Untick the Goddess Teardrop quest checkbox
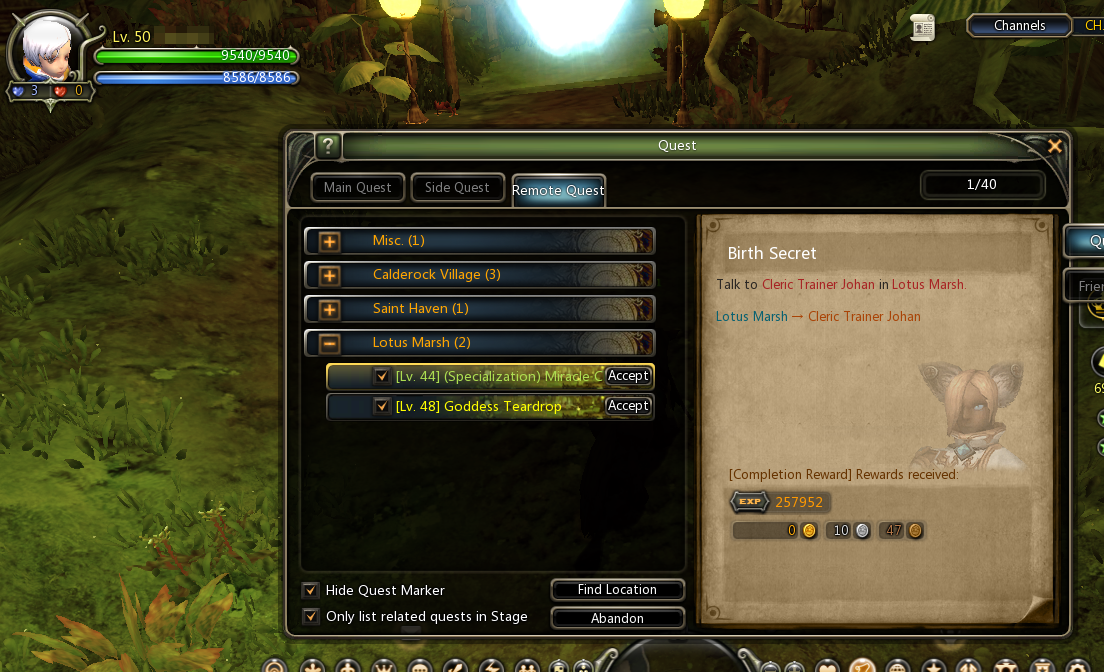Viewport: 1104px width, 672px height. pos(381,407)
